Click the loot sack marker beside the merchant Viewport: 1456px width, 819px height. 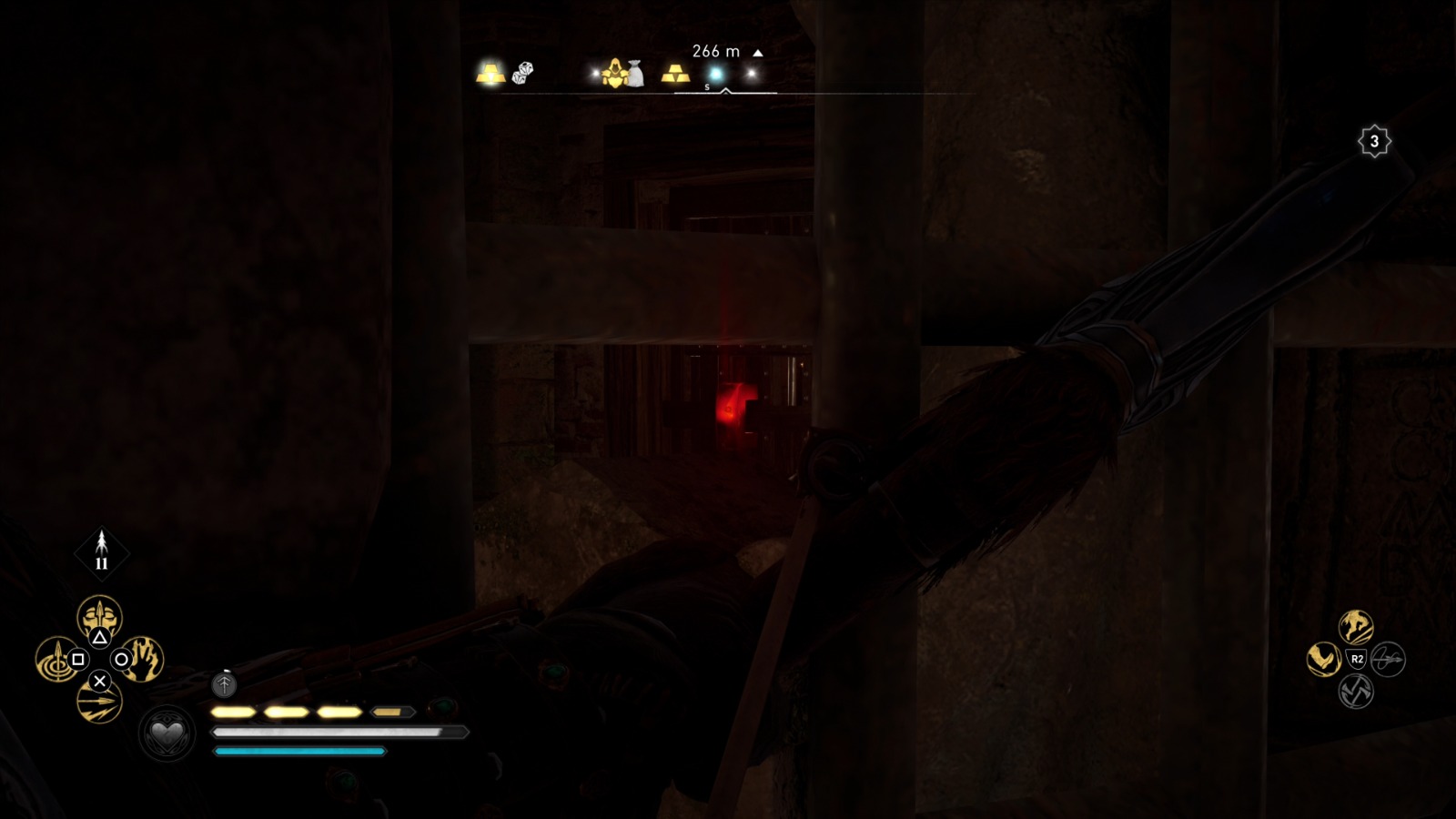636,73
